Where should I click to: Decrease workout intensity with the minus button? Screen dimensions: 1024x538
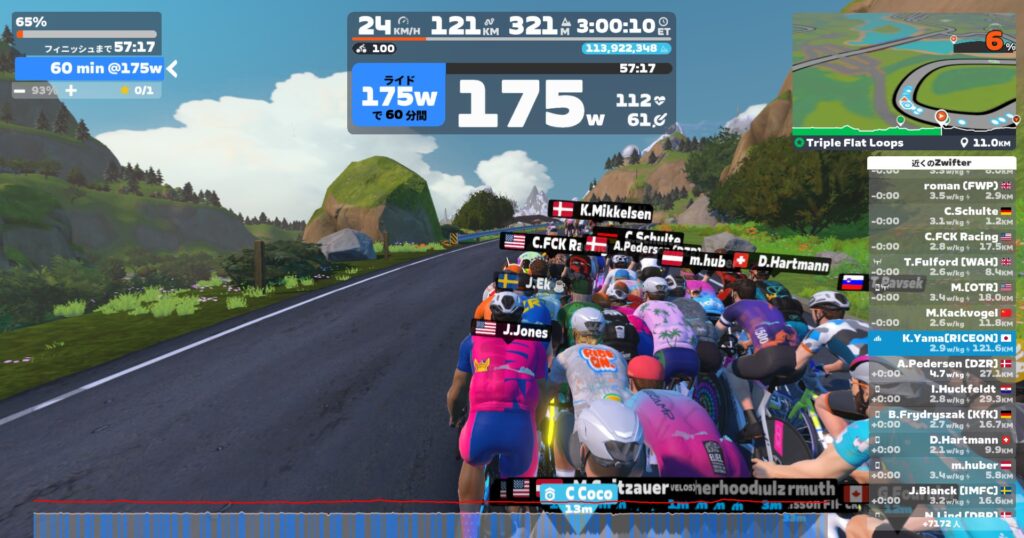tap(20, 90)
